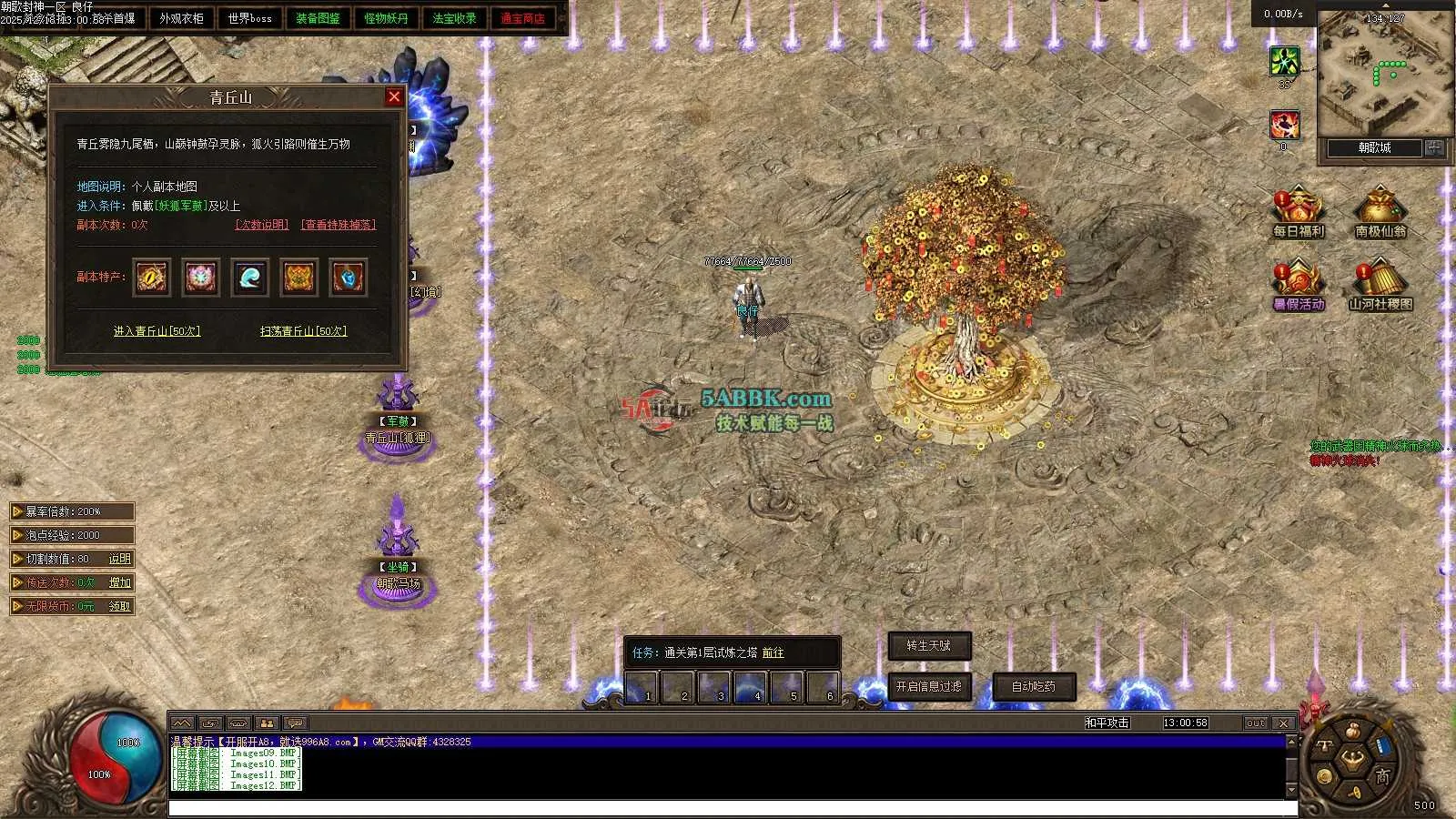Screen dimensions: 1456x819
Task: Open the 外观衣柜 wardrobe menu
Action: (181, 18)
